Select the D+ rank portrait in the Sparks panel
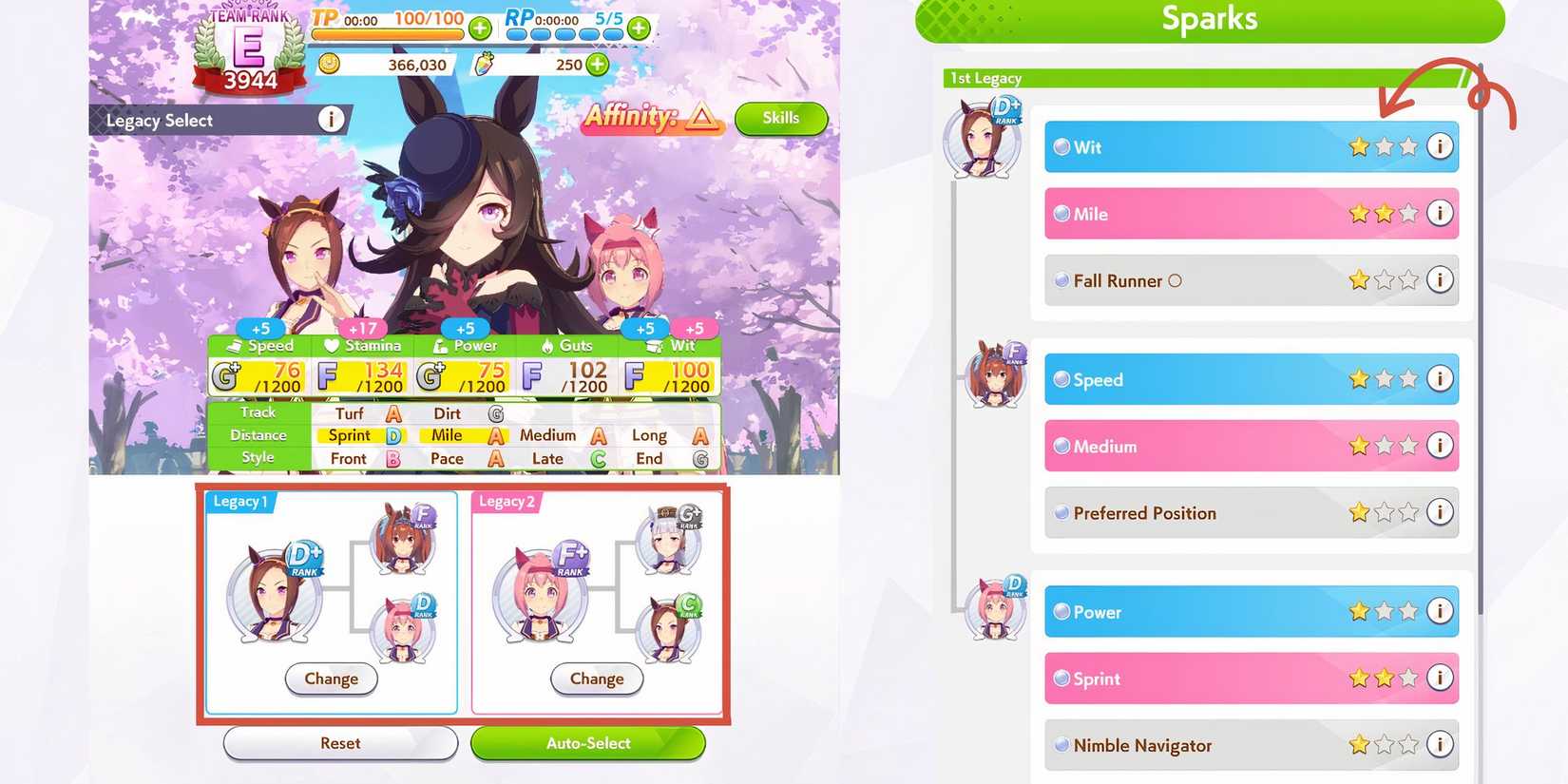The width and height of the screenshot is (1568, 784). (x=981, y=138)
